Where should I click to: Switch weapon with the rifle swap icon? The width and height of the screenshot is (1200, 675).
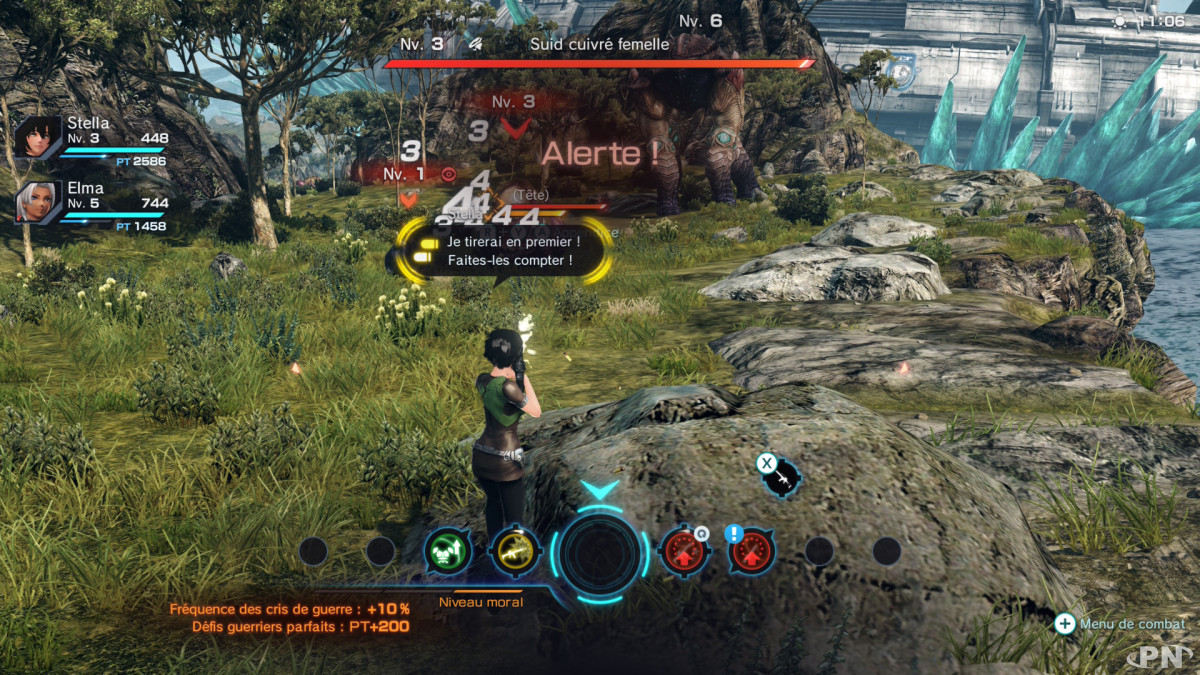tap(780, 477)
